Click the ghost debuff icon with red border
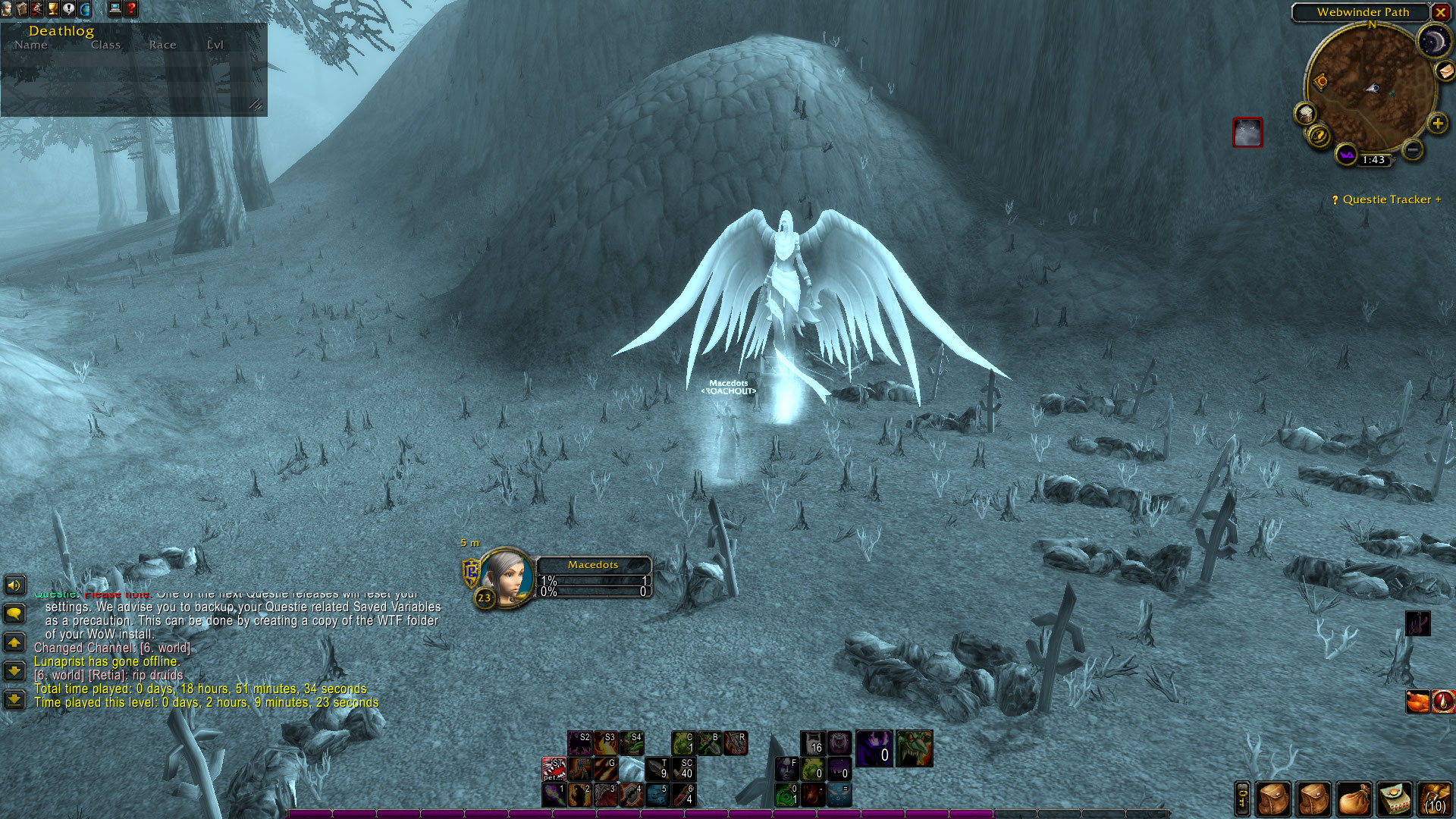Viewport: 1456px width, 819px height. coord(1247,133)
